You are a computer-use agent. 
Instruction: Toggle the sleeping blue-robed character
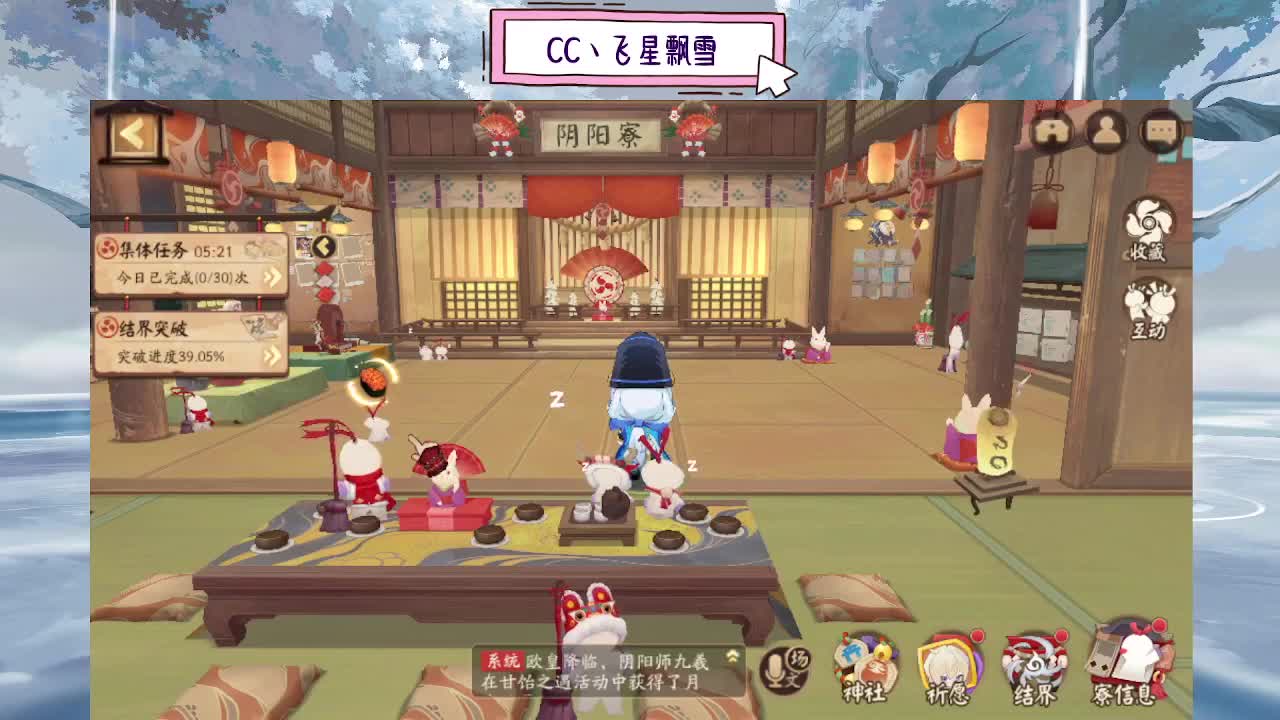pyautogui.click(x=643, y=410)
